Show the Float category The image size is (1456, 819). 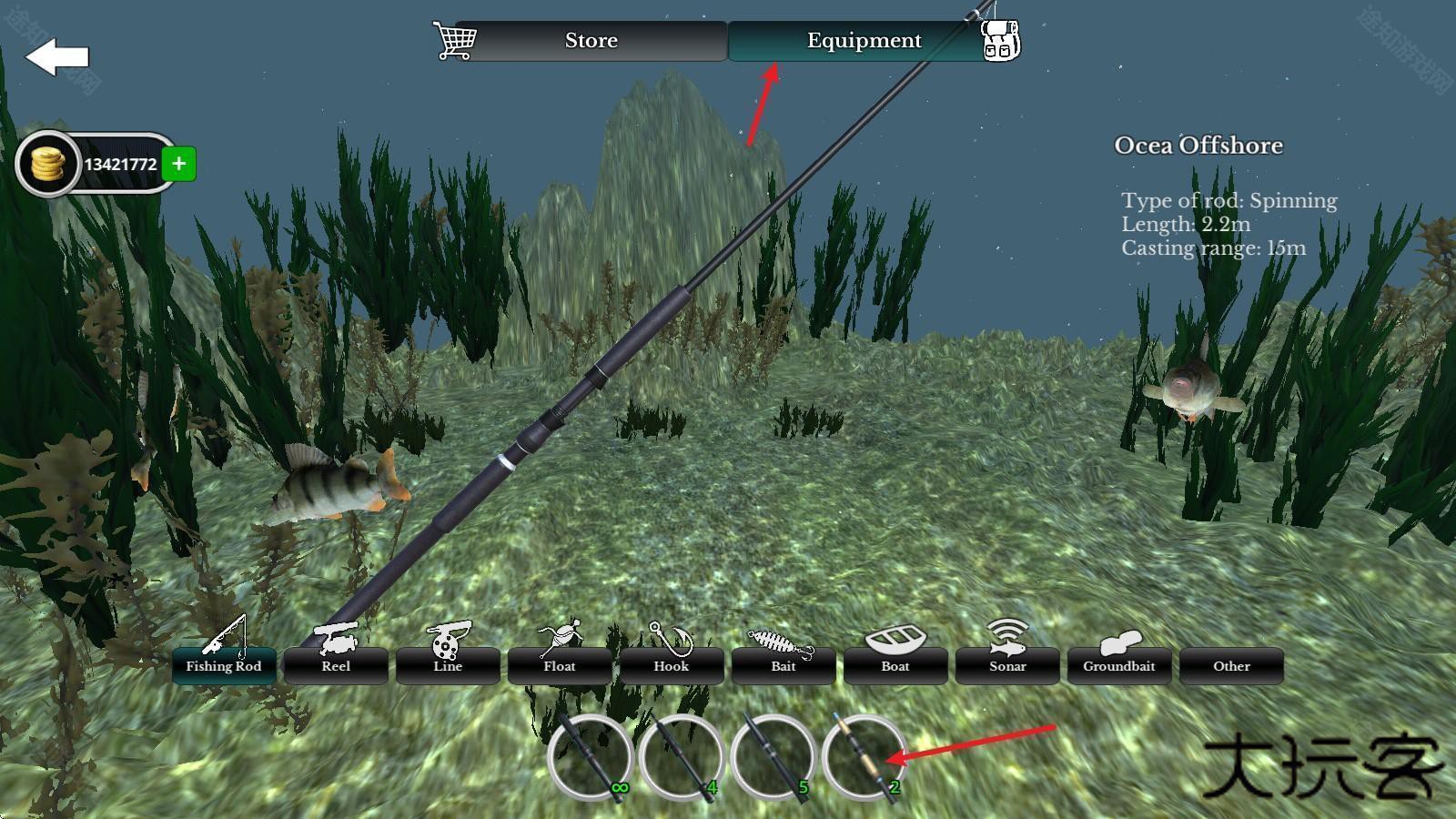[560, 665]
